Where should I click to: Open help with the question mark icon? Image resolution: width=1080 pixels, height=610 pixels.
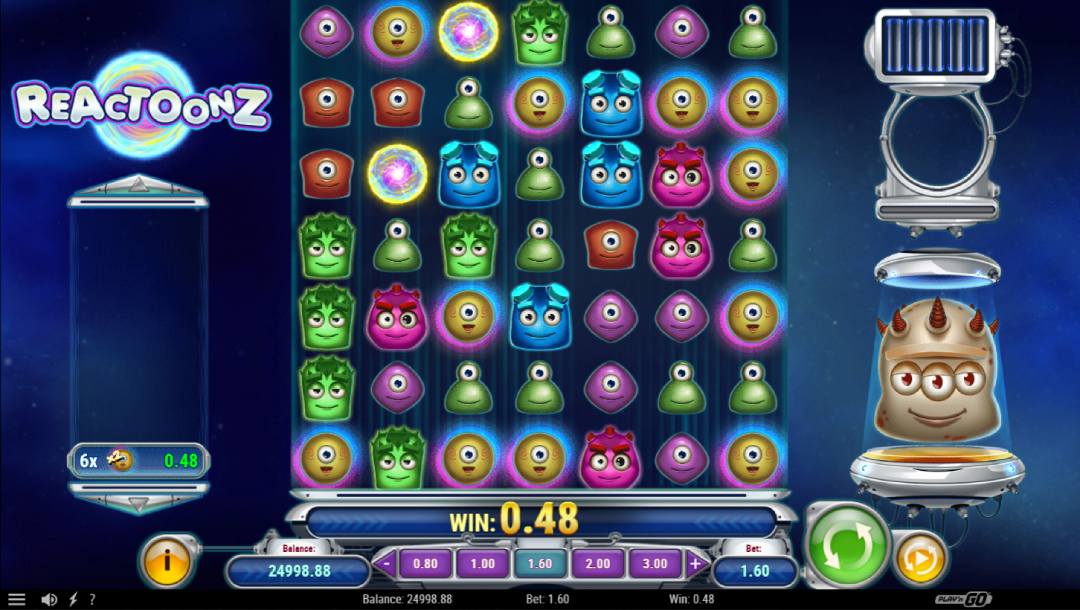click(91, 600)
